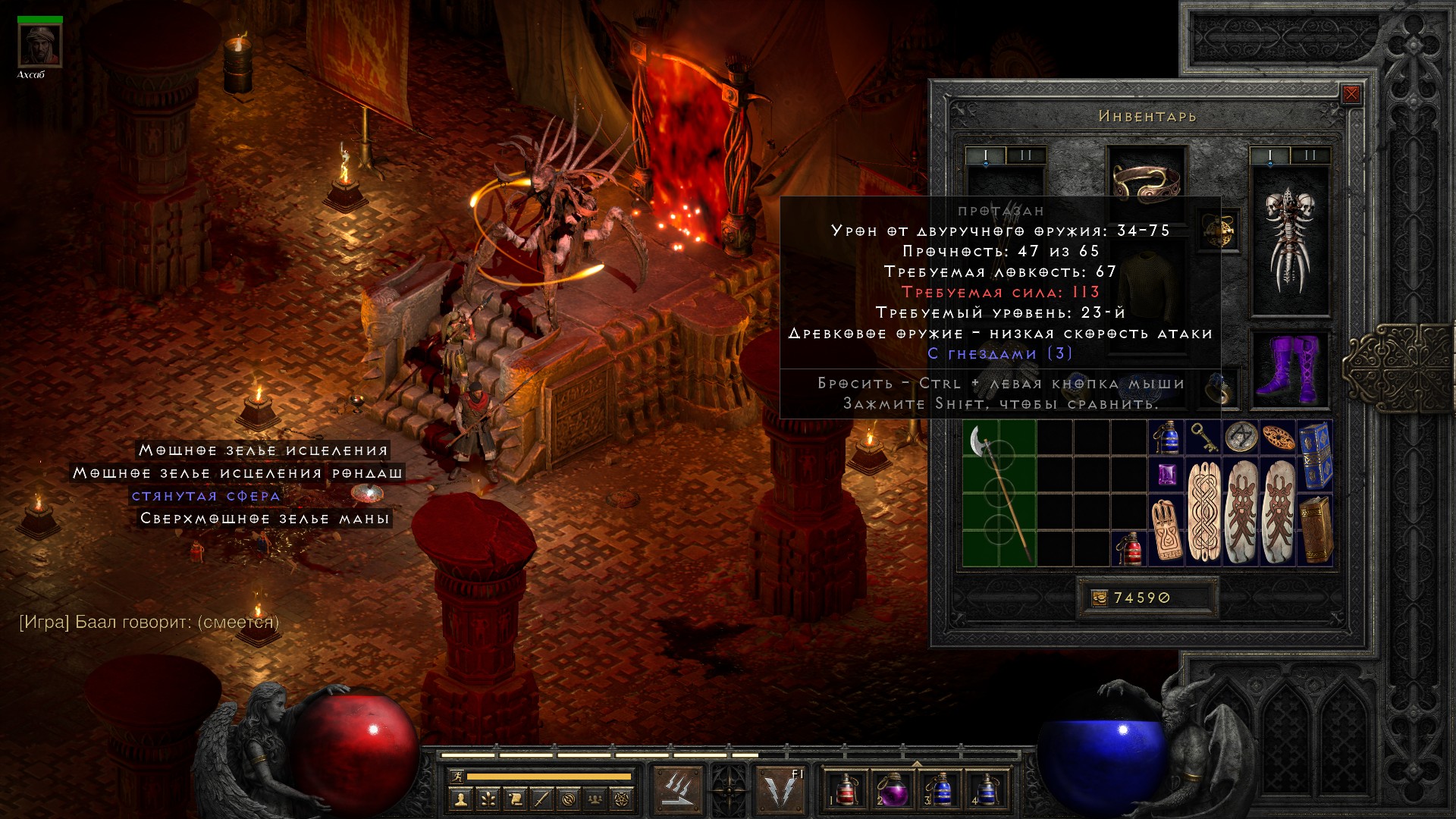Toggle the run/walk button

tap(457, 777)
